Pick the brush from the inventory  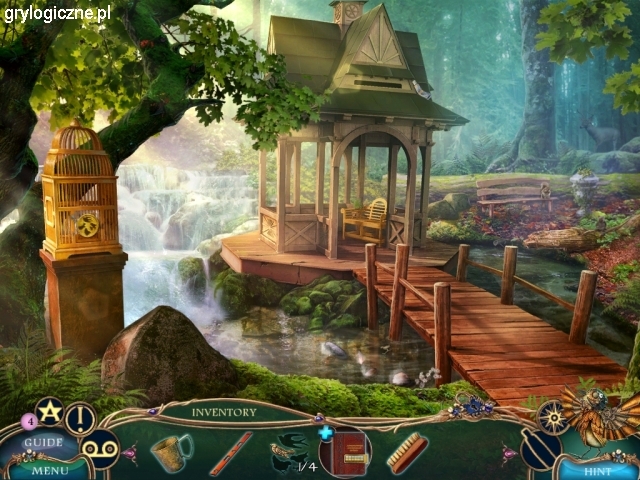[407, 453]
